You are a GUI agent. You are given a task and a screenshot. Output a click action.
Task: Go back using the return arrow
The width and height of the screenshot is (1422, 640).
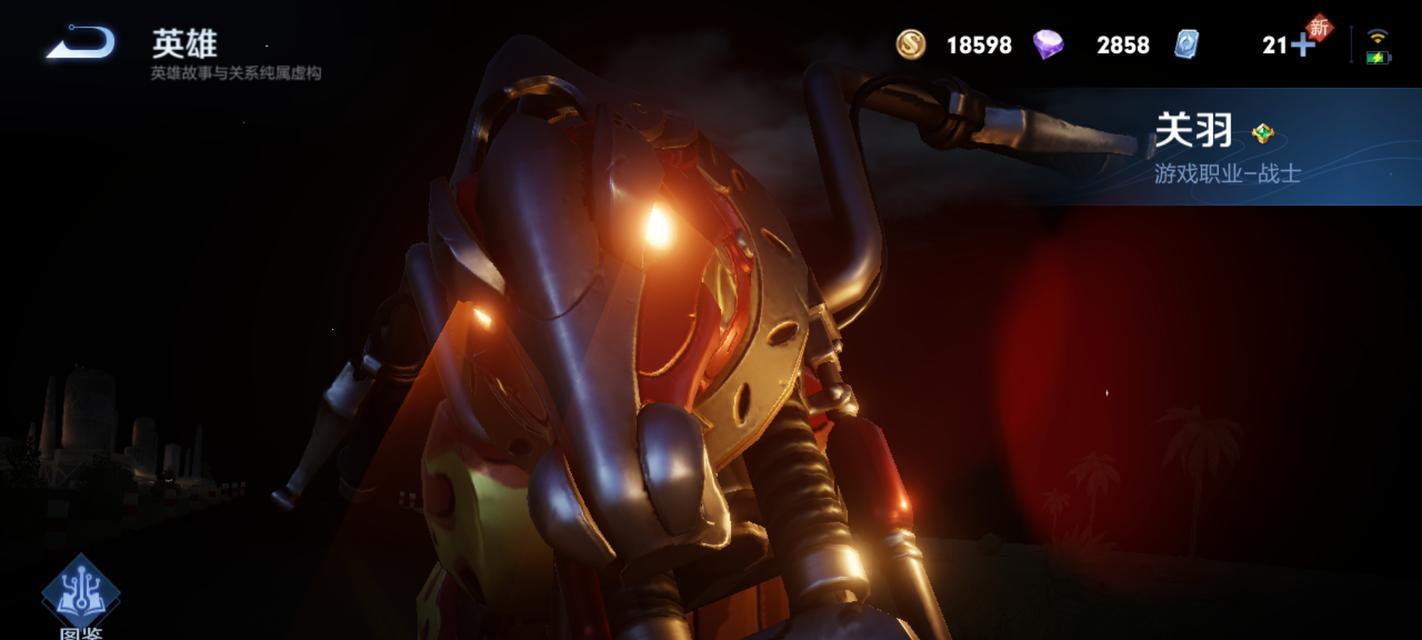coord(81,44)
